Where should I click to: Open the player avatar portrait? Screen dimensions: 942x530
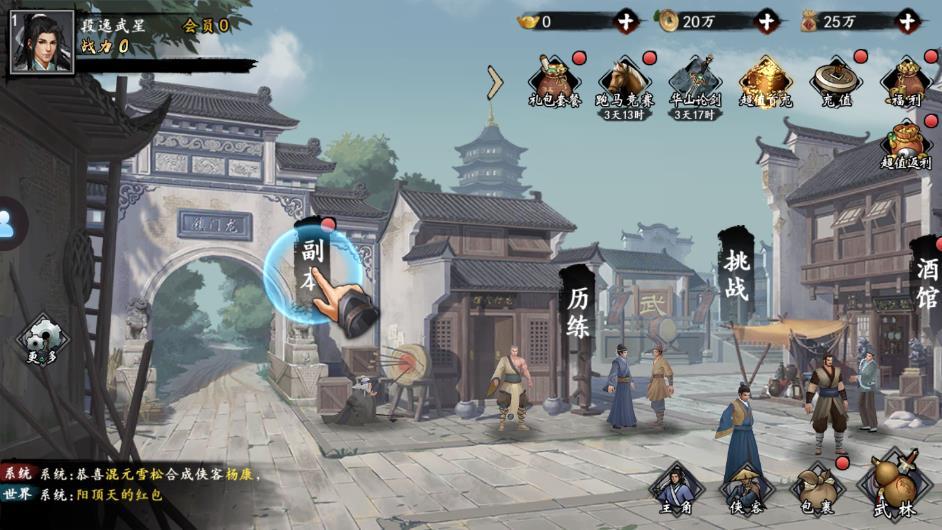point(42,42)
